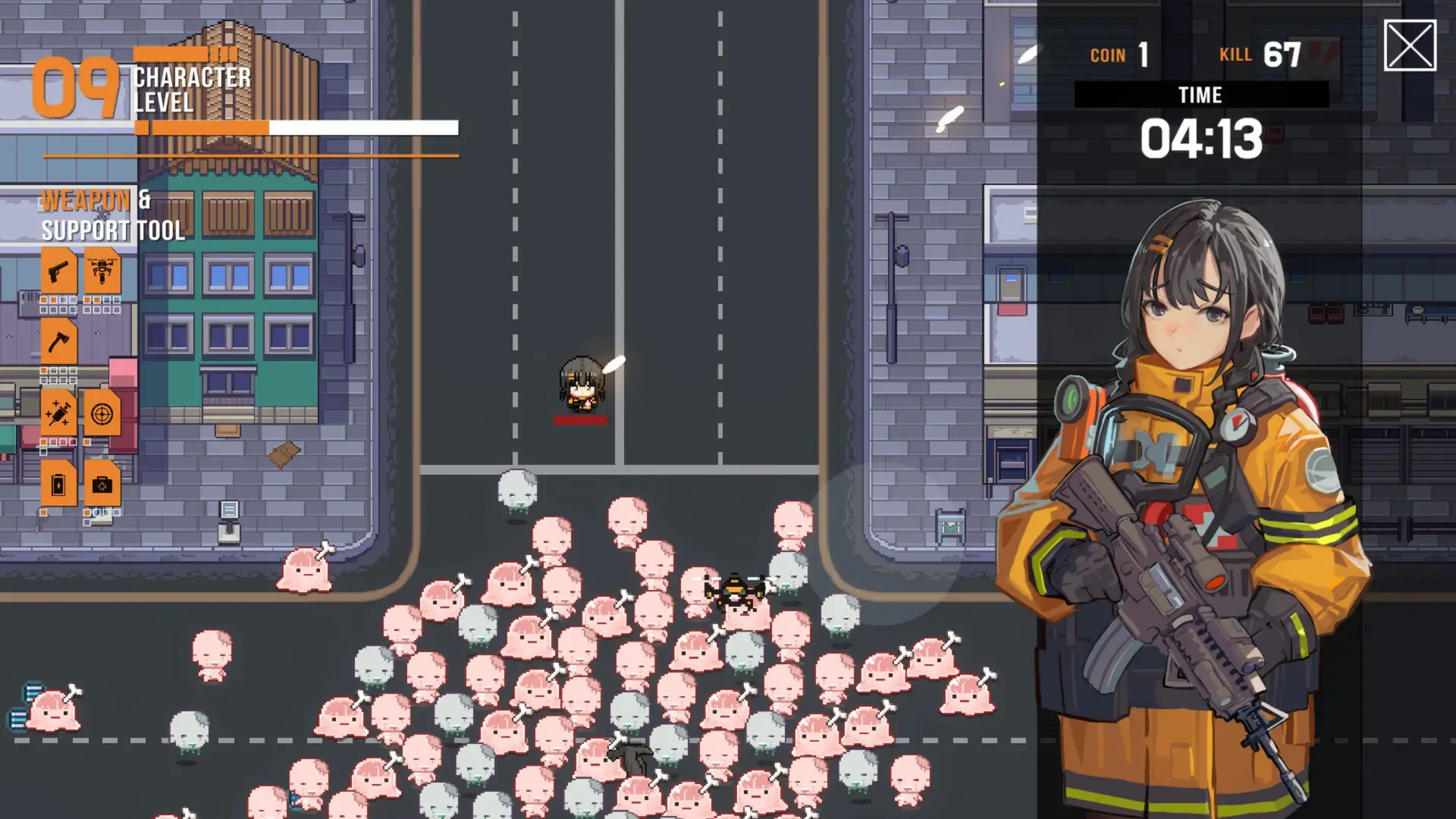Select the first aid kit icon

click(x=104, y=484)
